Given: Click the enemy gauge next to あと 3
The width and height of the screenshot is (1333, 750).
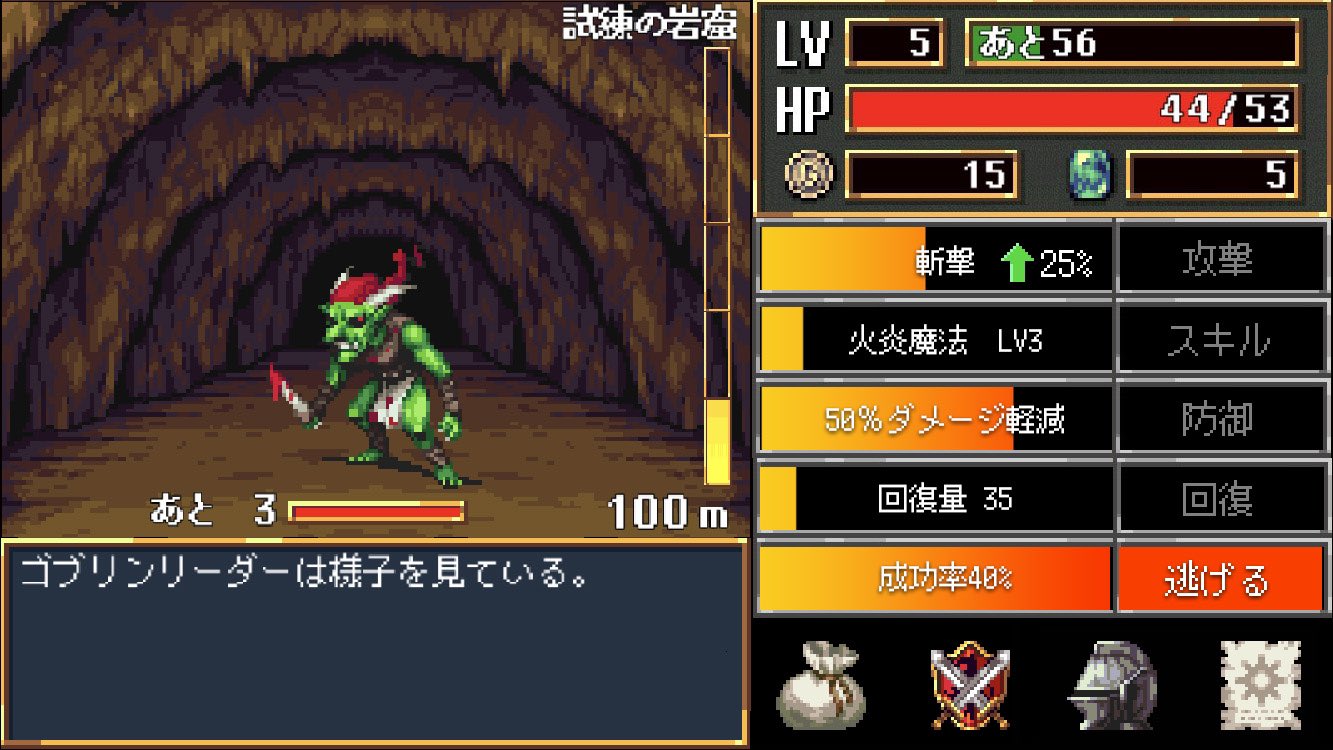Looking at the screenshot, I should [375, 508].
